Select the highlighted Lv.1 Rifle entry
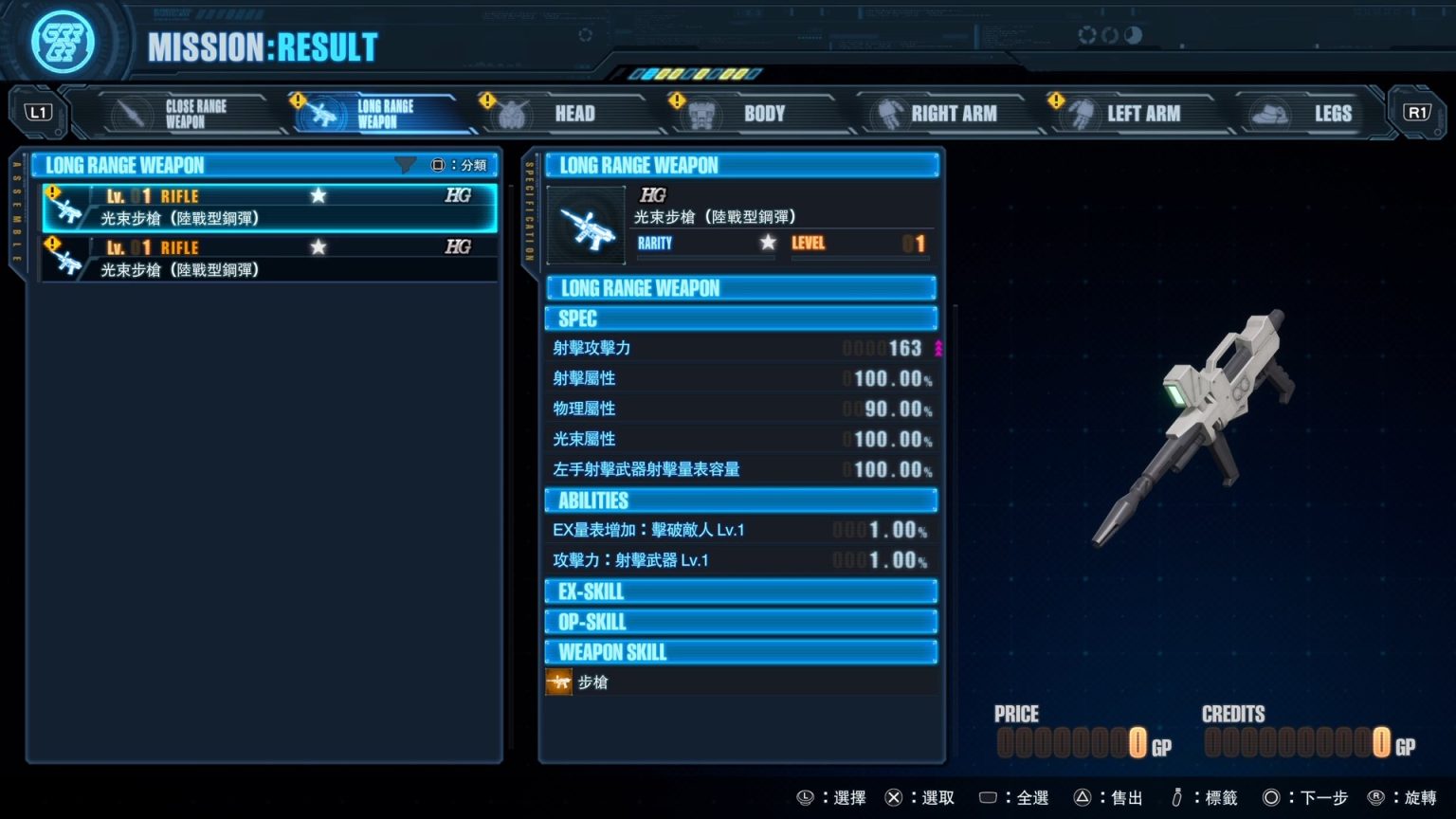1456x819 pixels. (x=269, y=208)
